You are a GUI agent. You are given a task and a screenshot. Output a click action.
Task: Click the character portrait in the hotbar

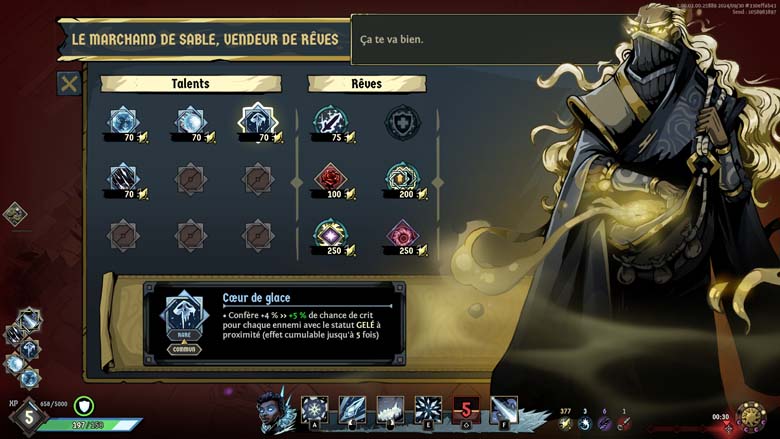point(275,411)
